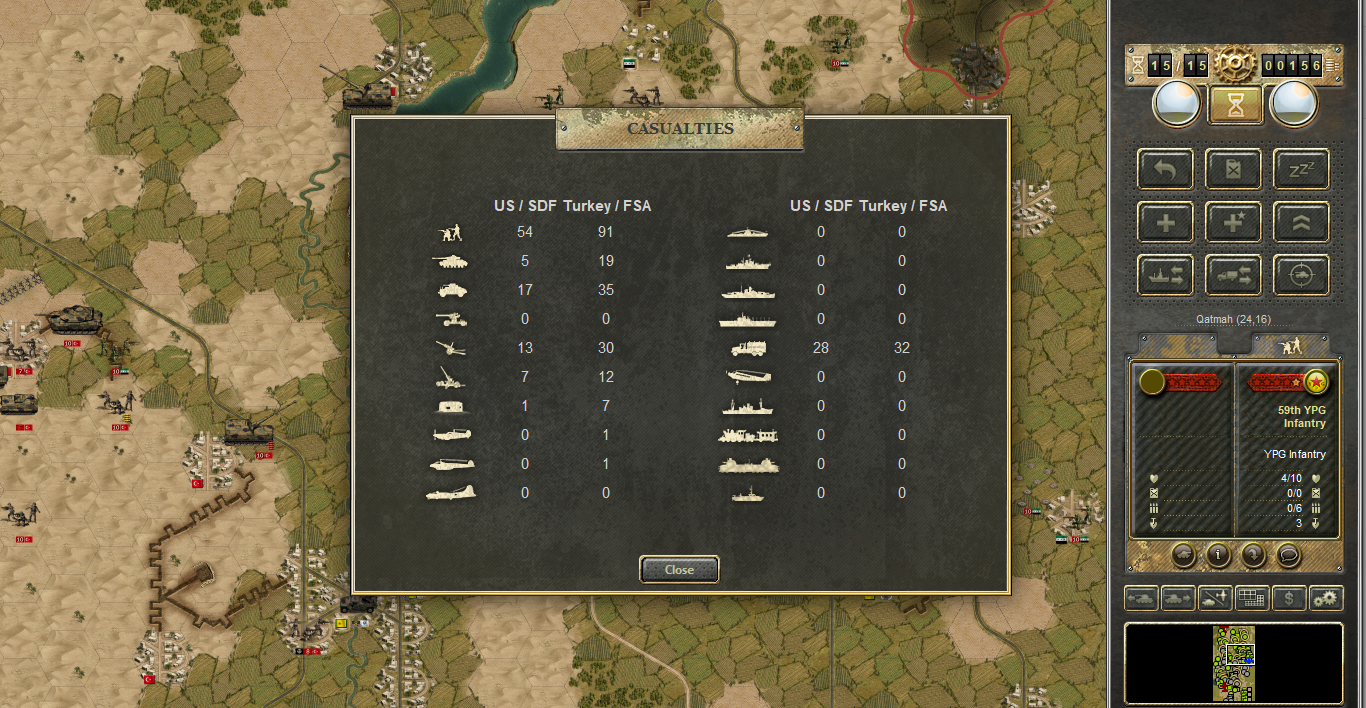End the turn with the hourglass button

point(1235,104)
